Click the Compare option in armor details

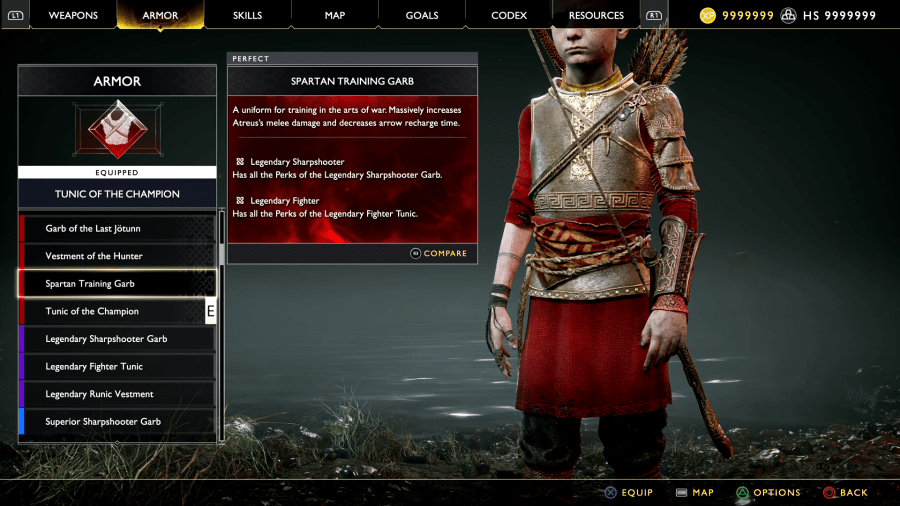point(439,253)
